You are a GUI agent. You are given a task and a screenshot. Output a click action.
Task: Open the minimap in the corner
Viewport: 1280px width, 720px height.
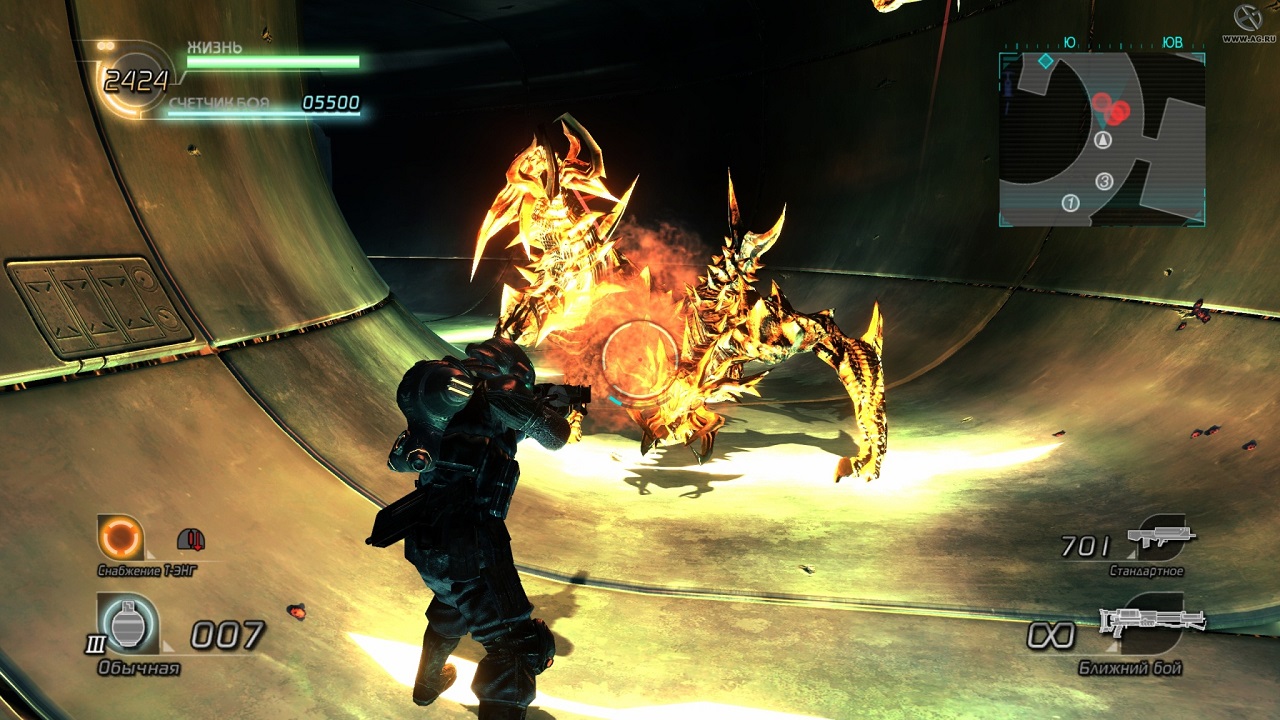pos(1102,138)
